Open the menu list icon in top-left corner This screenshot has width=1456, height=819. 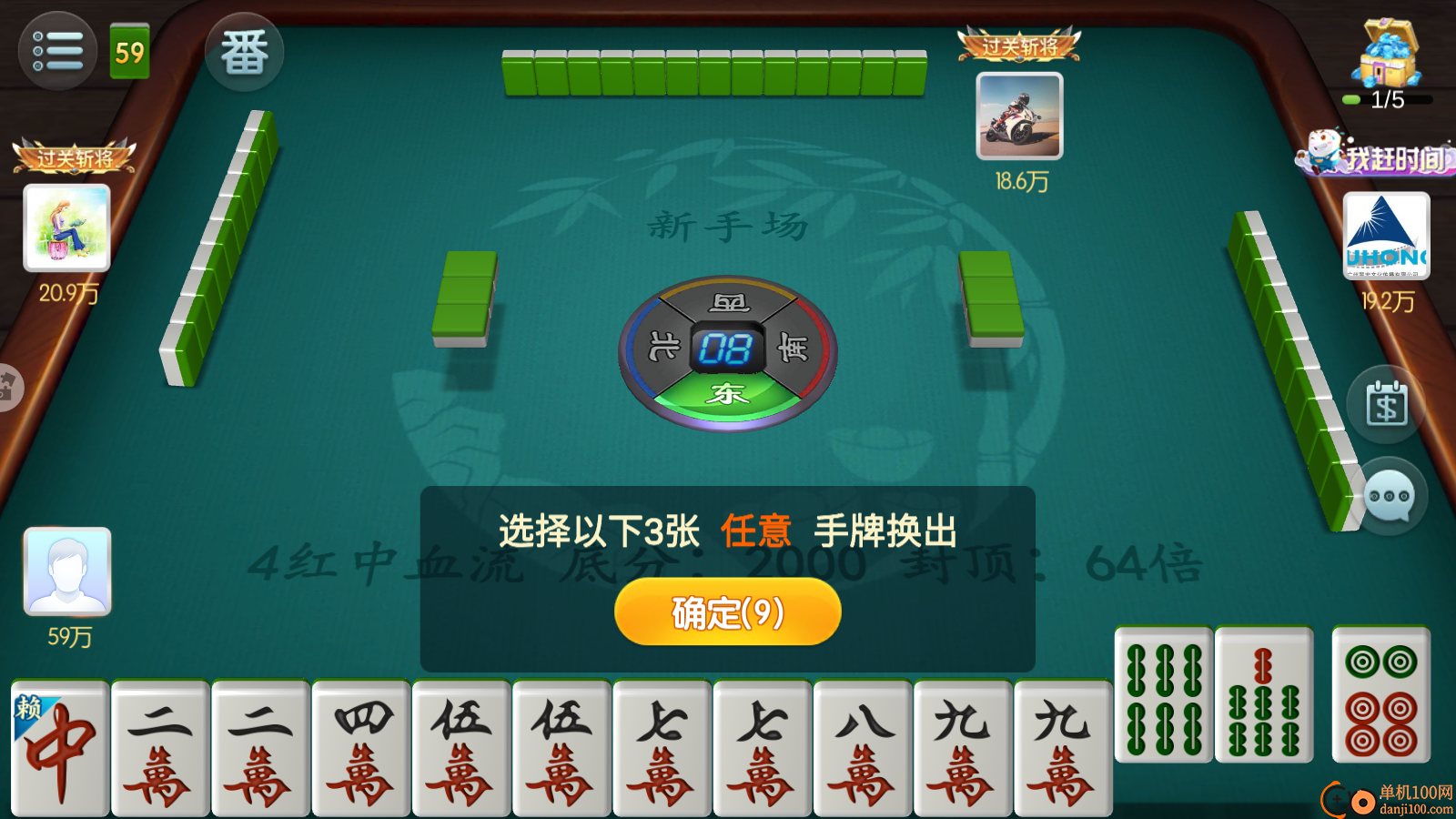(x=56, y=50)
